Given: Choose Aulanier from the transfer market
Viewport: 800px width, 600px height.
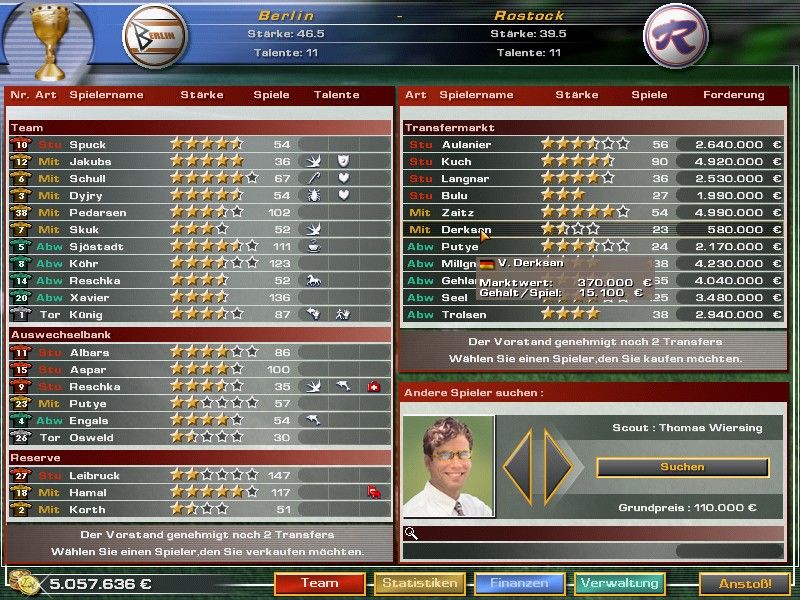Looking at the screenshot, I should click(x=466, y=145).
